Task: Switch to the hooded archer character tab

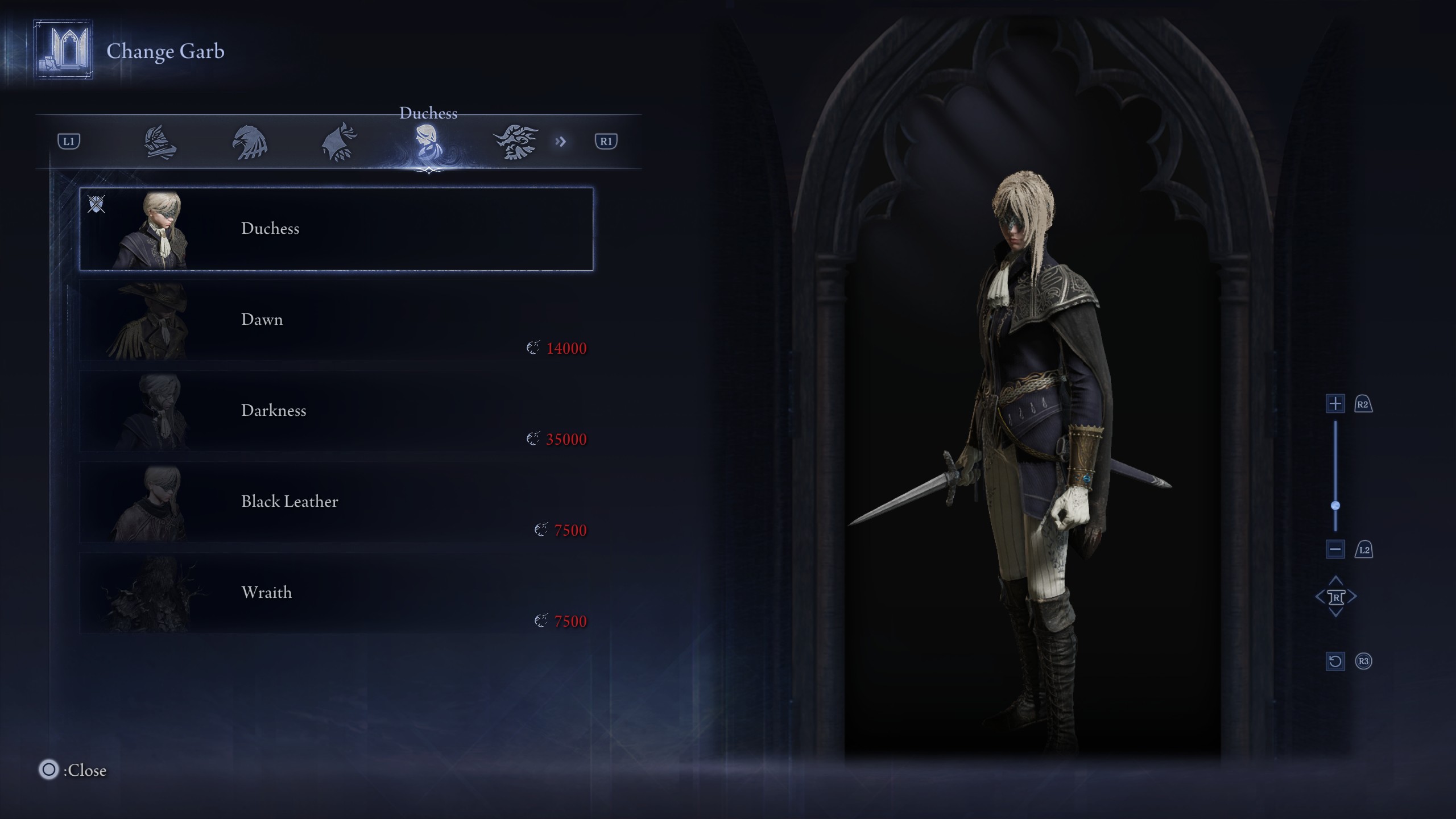Action: (x=340, y=142)
